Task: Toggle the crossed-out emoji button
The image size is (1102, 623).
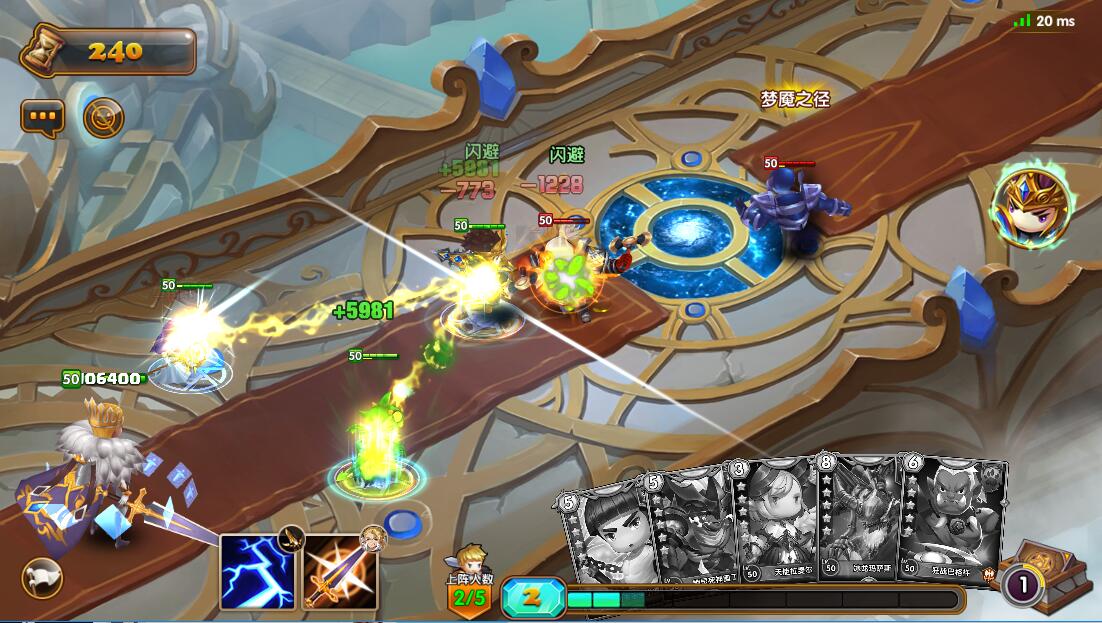Action: (x=103, y=118)
